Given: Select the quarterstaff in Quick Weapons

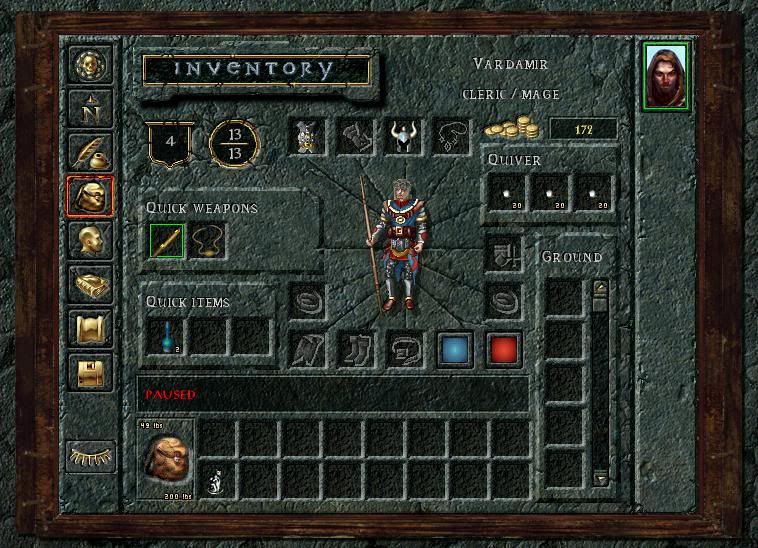Looking at the screenshot, I should [x=167, y=241].
